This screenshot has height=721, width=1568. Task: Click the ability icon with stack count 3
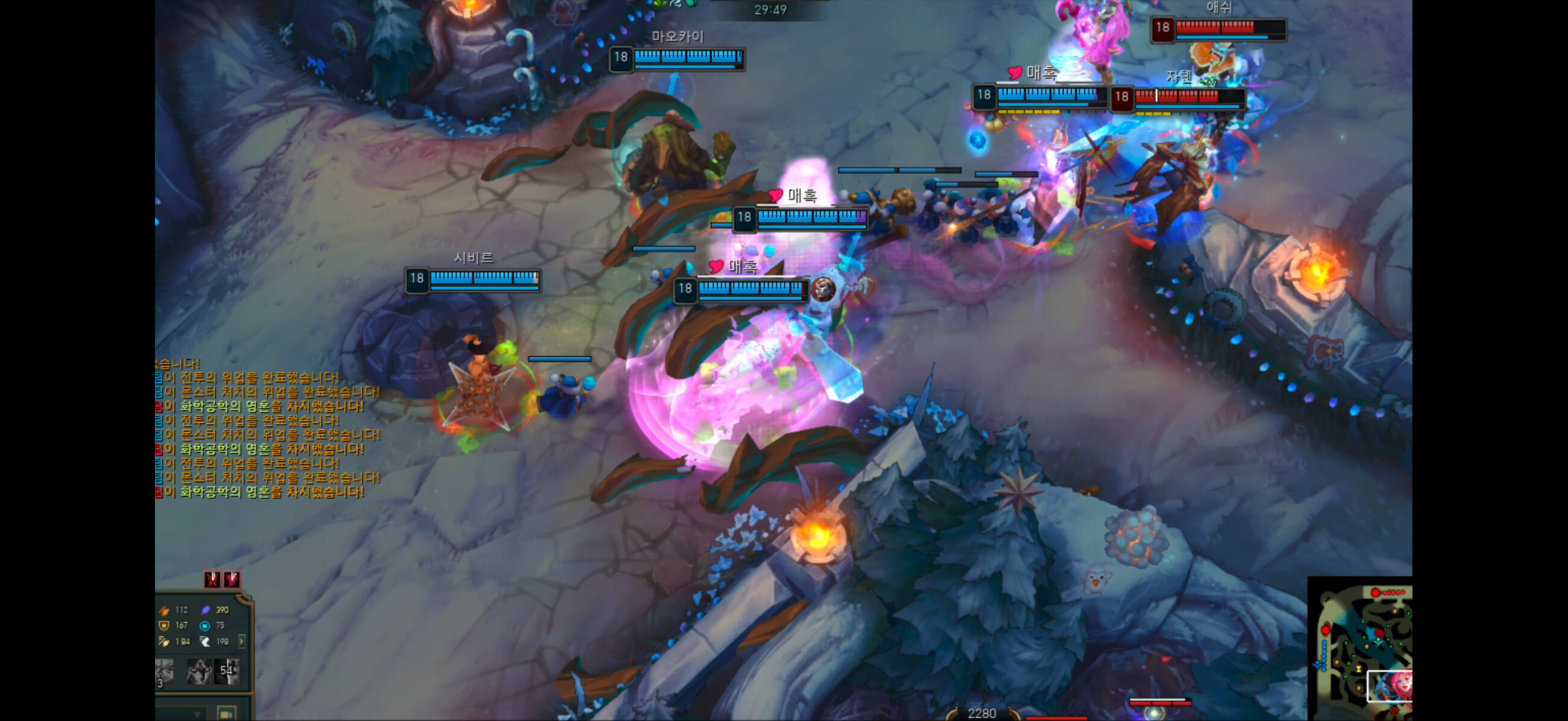(x=165, y=672)
